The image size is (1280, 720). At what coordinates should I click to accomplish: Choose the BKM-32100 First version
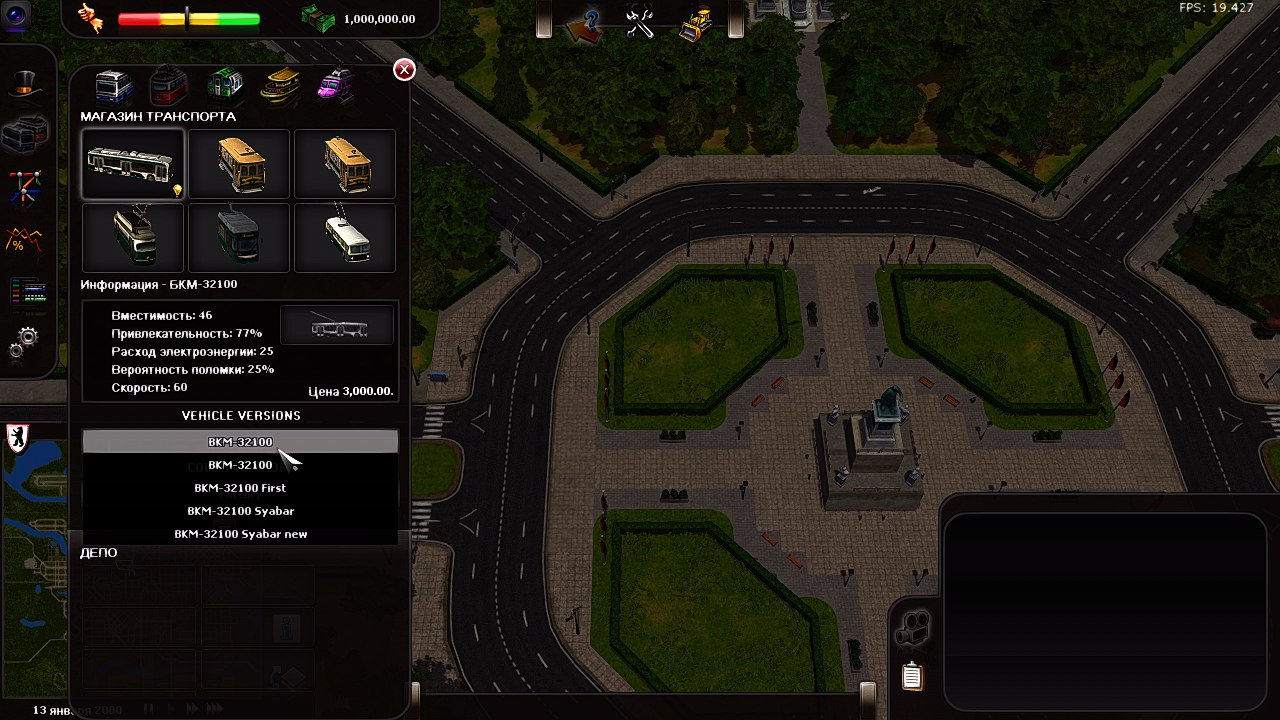click(240, 488)
